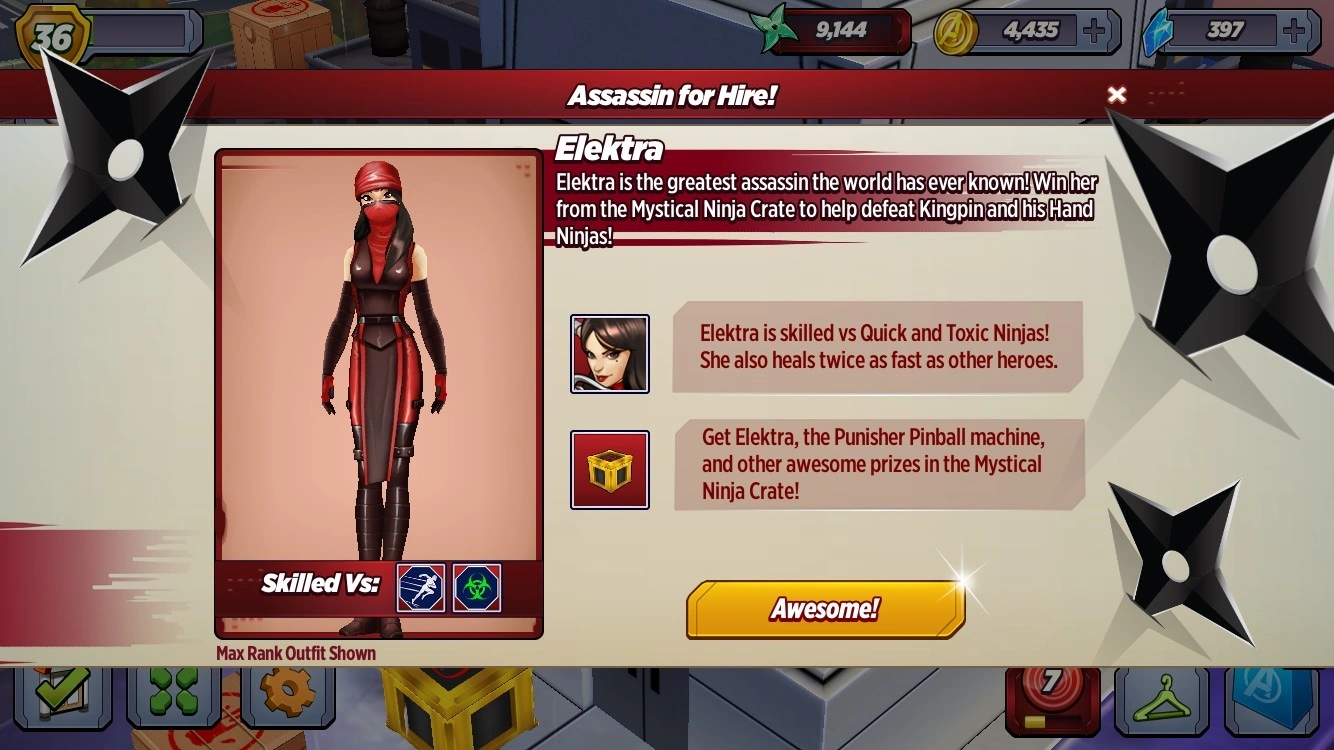
Task: Open the red target button showing 7
Action: (1052, 697)
